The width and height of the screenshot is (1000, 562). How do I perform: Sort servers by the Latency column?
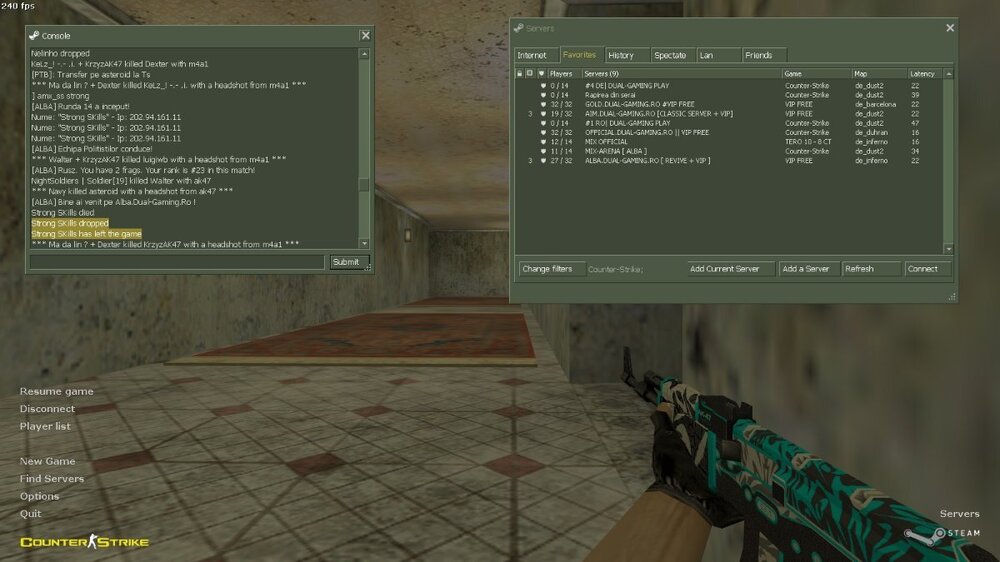click(x=922, y=73)
